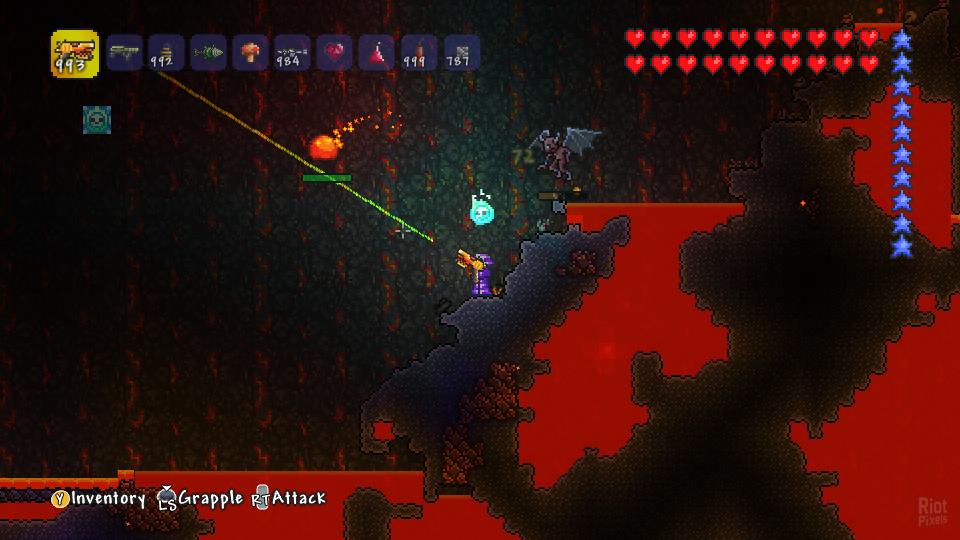Choose the pink heart crystal slot
Viewport: 960px width, 540px height.
335,53
